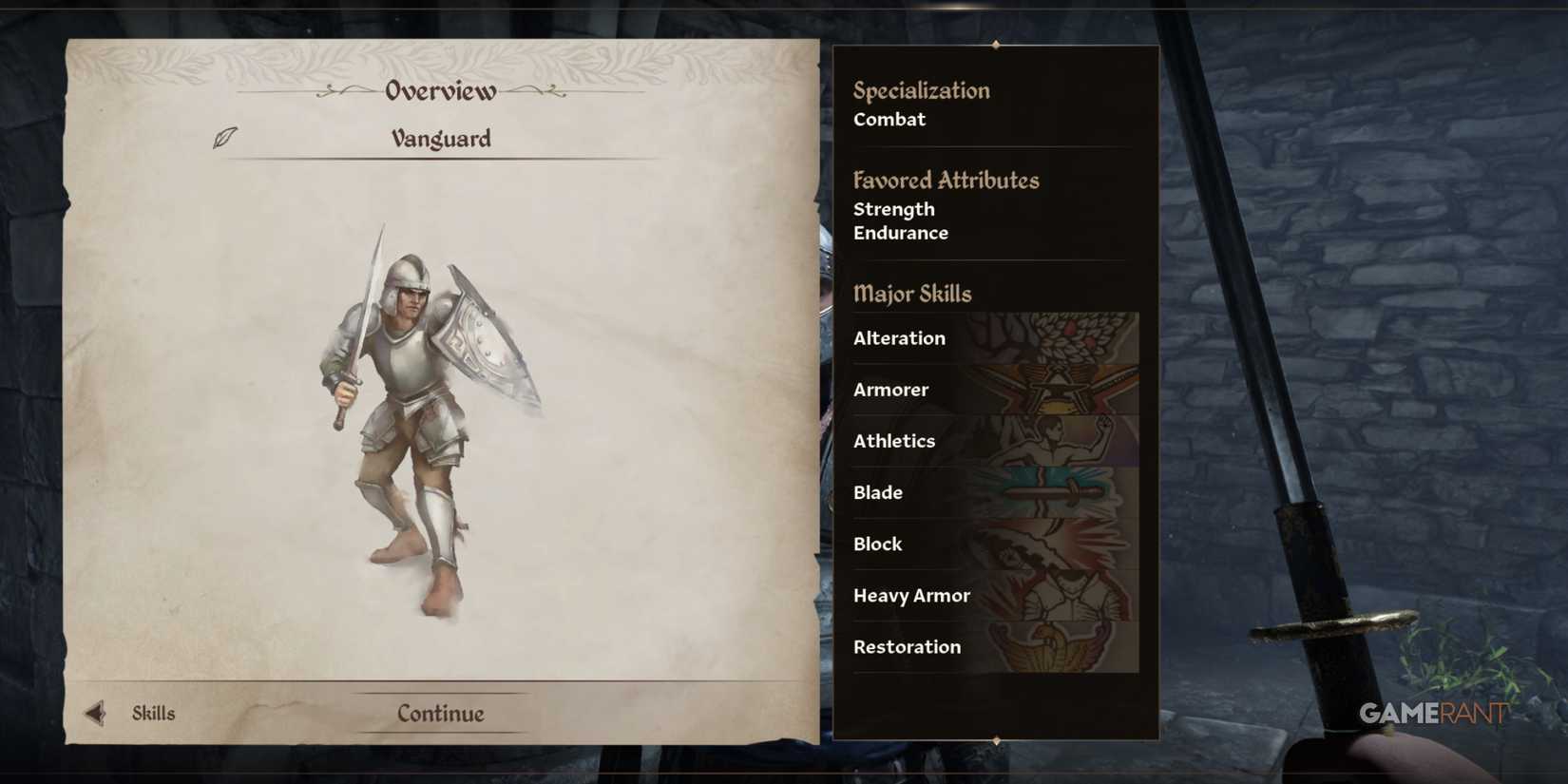Screen dimensions: 1568x784
Task: Open the Combat specialization entry
Action: click(x=889, y=119)
